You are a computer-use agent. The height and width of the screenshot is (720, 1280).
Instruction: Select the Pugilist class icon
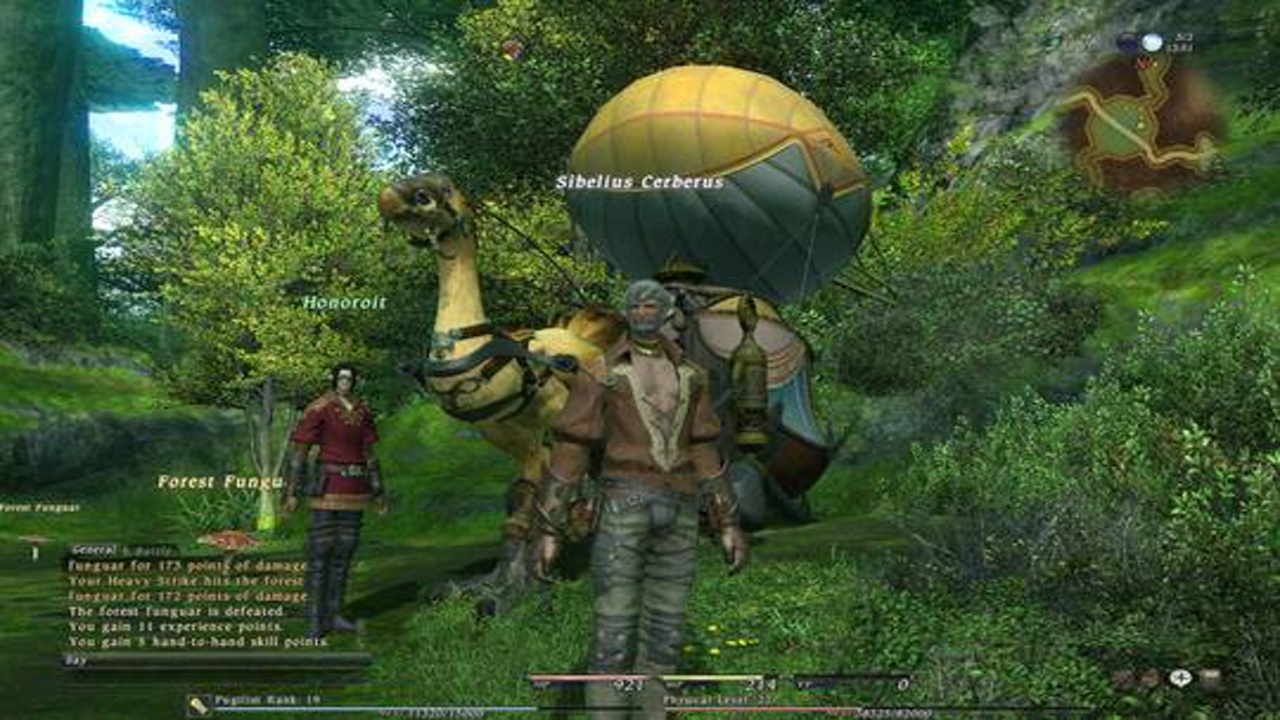click(x=199, y=704)
